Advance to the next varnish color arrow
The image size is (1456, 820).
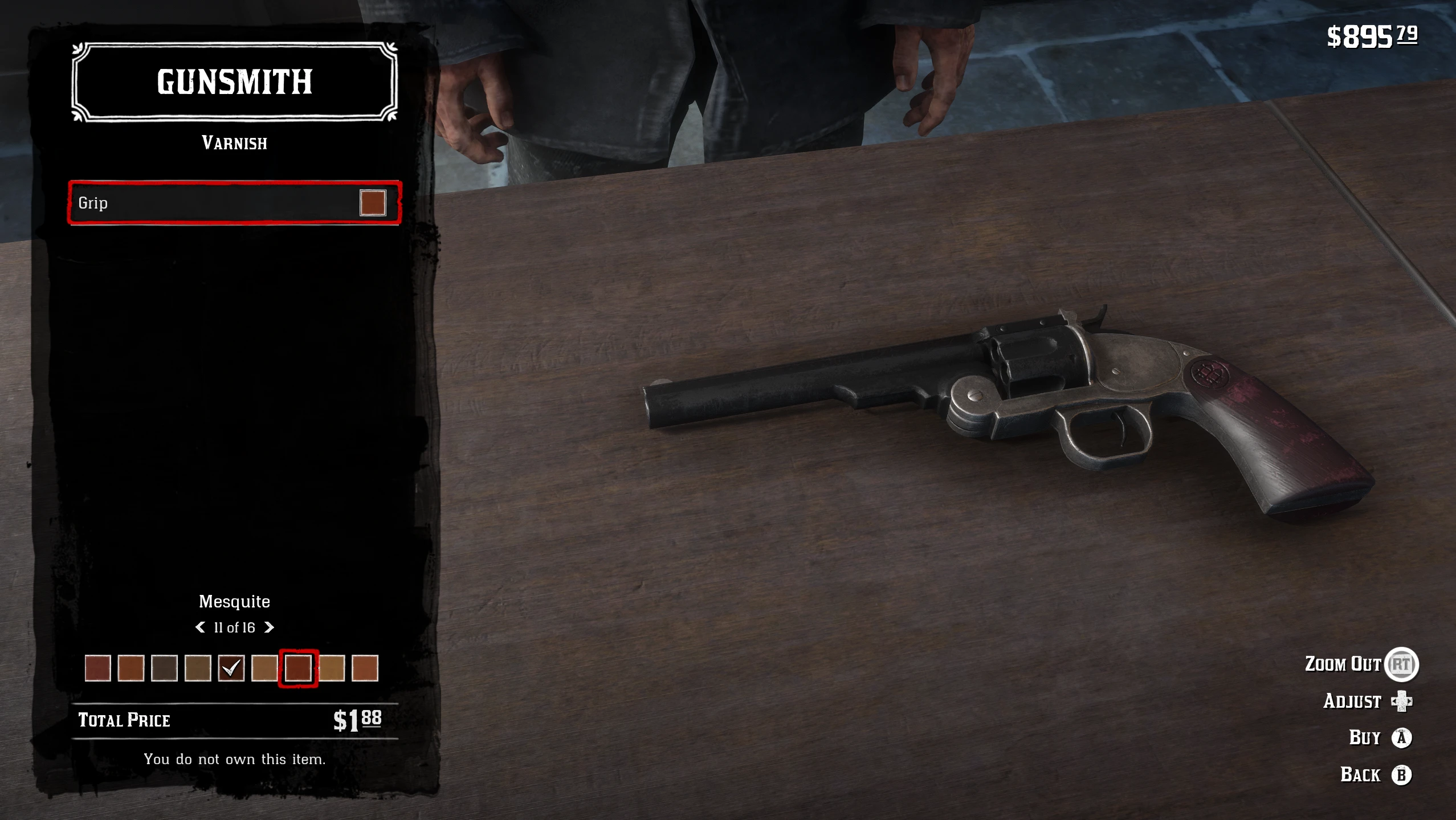point(270,627)
